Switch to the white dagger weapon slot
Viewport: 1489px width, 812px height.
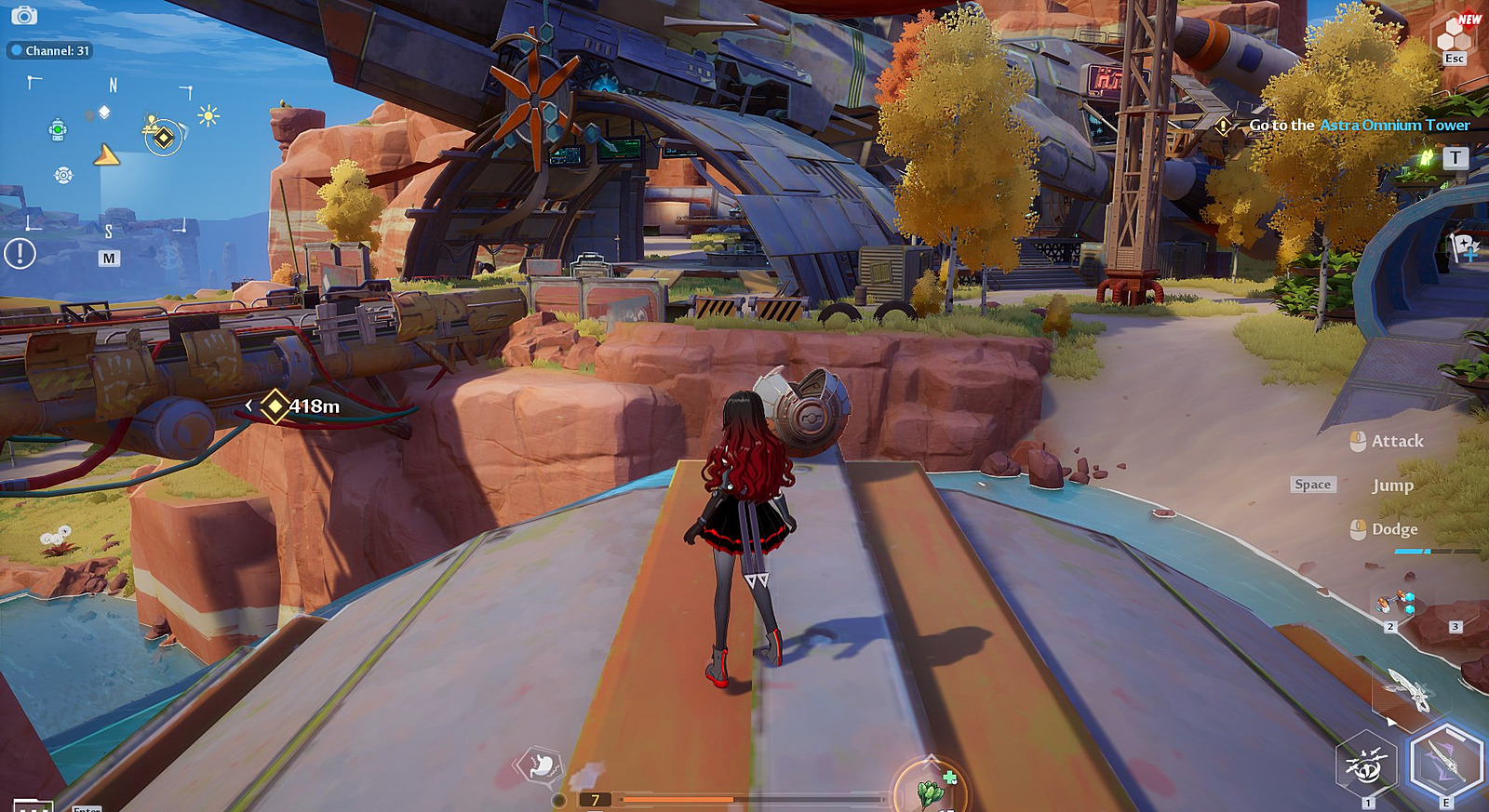1407,690
